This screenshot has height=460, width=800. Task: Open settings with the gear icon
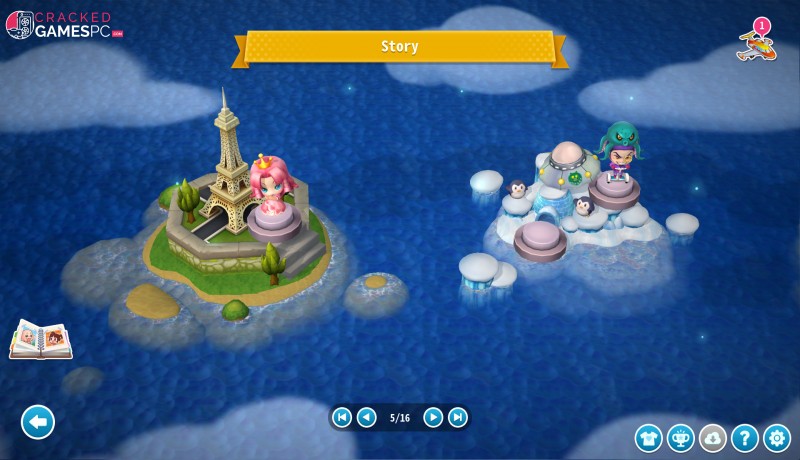coord(777,438)
